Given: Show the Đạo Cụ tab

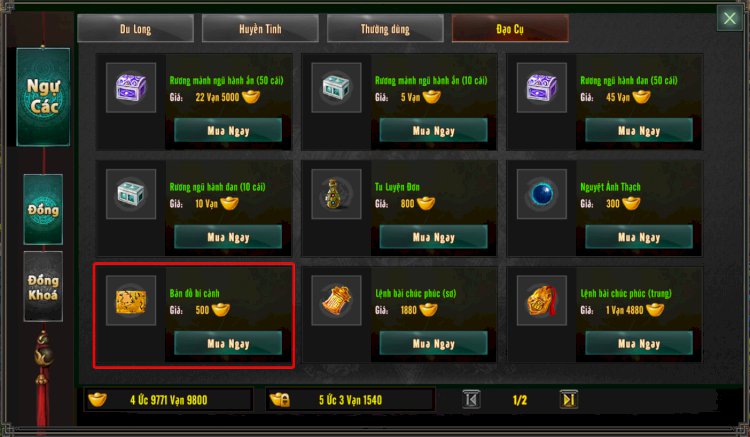Looking at the screenshot, I should (510, 29).
